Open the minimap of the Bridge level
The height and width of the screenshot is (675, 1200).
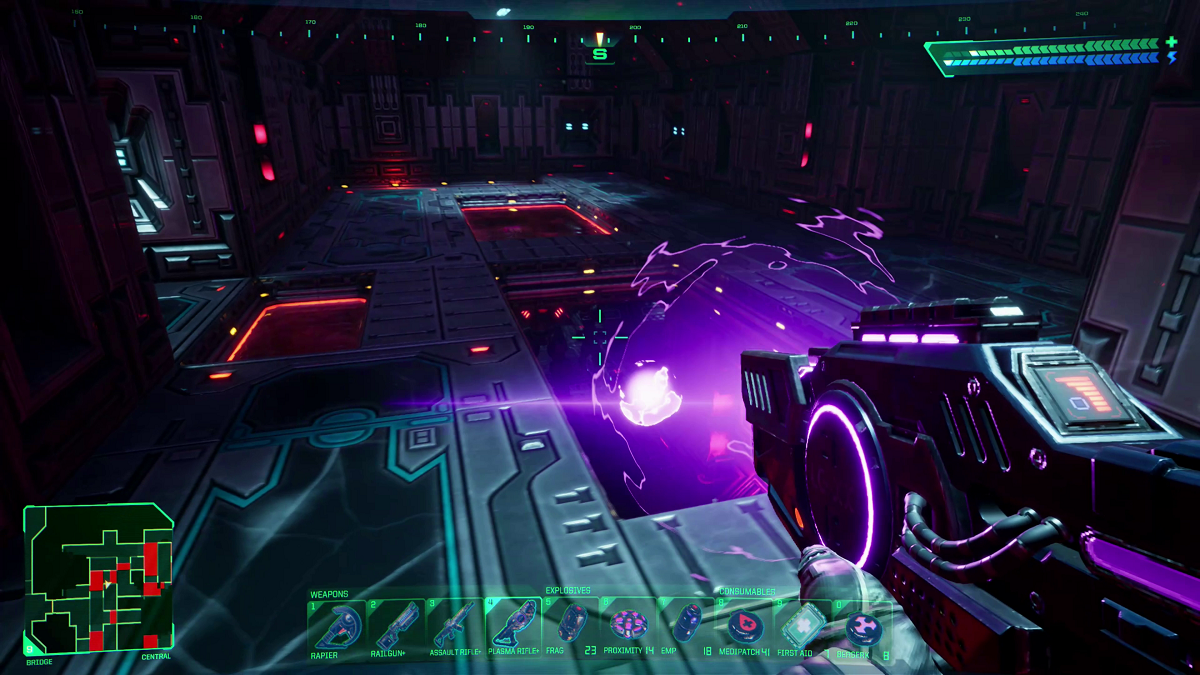[x=99, y=578]
